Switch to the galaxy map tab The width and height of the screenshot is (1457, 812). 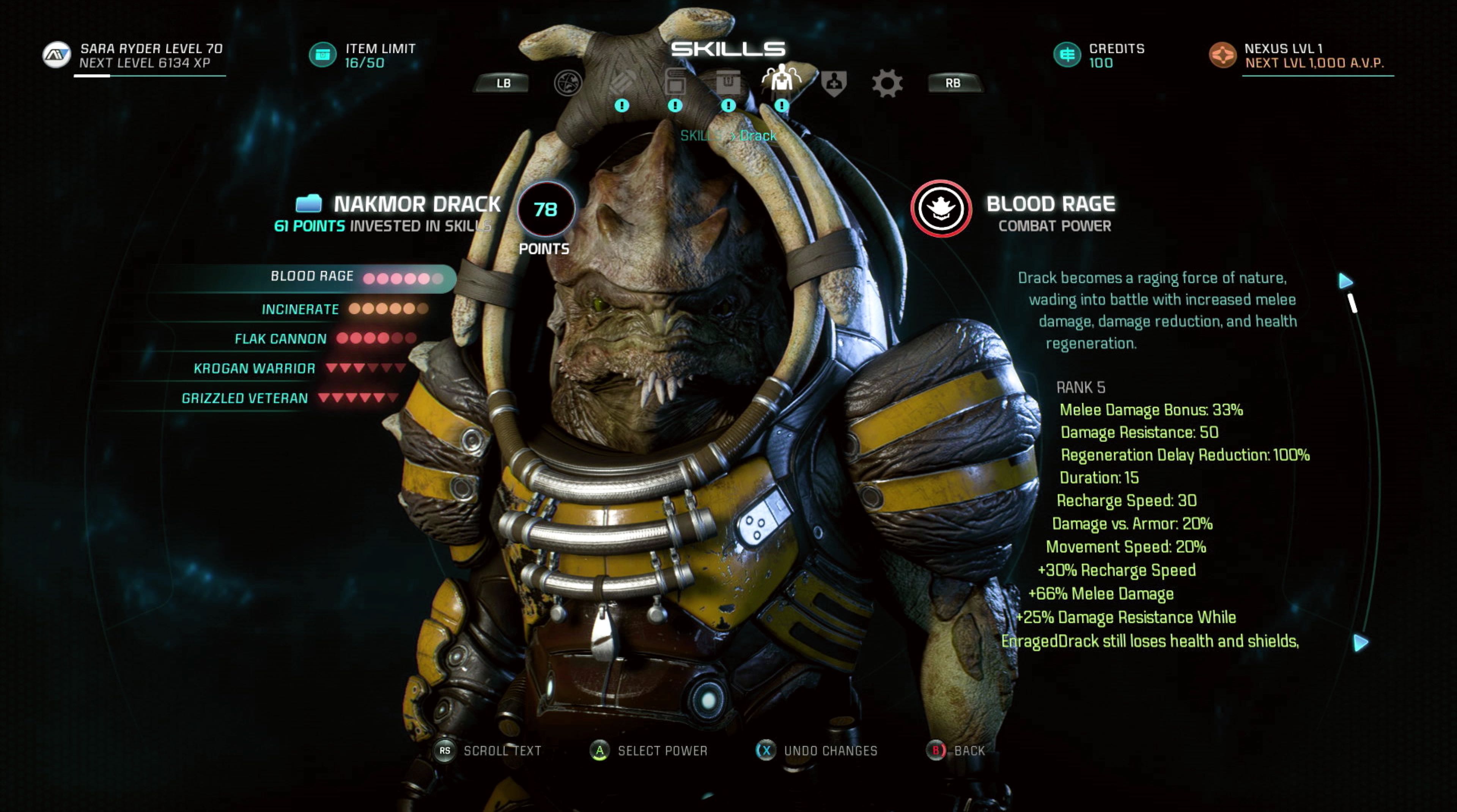click(567, 84)
